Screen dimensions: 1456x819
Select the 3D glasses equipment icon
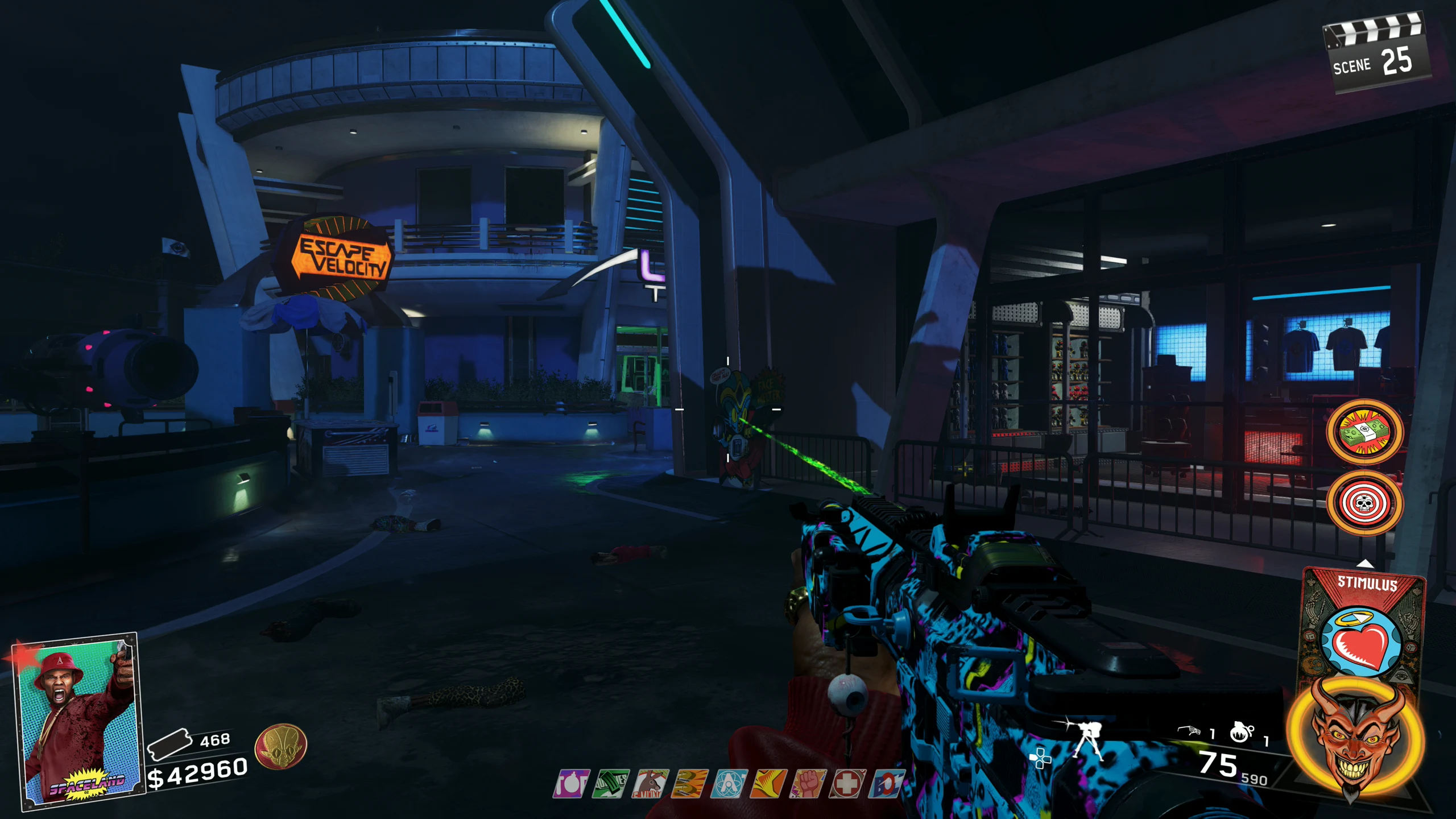[x=1189, y=731]
